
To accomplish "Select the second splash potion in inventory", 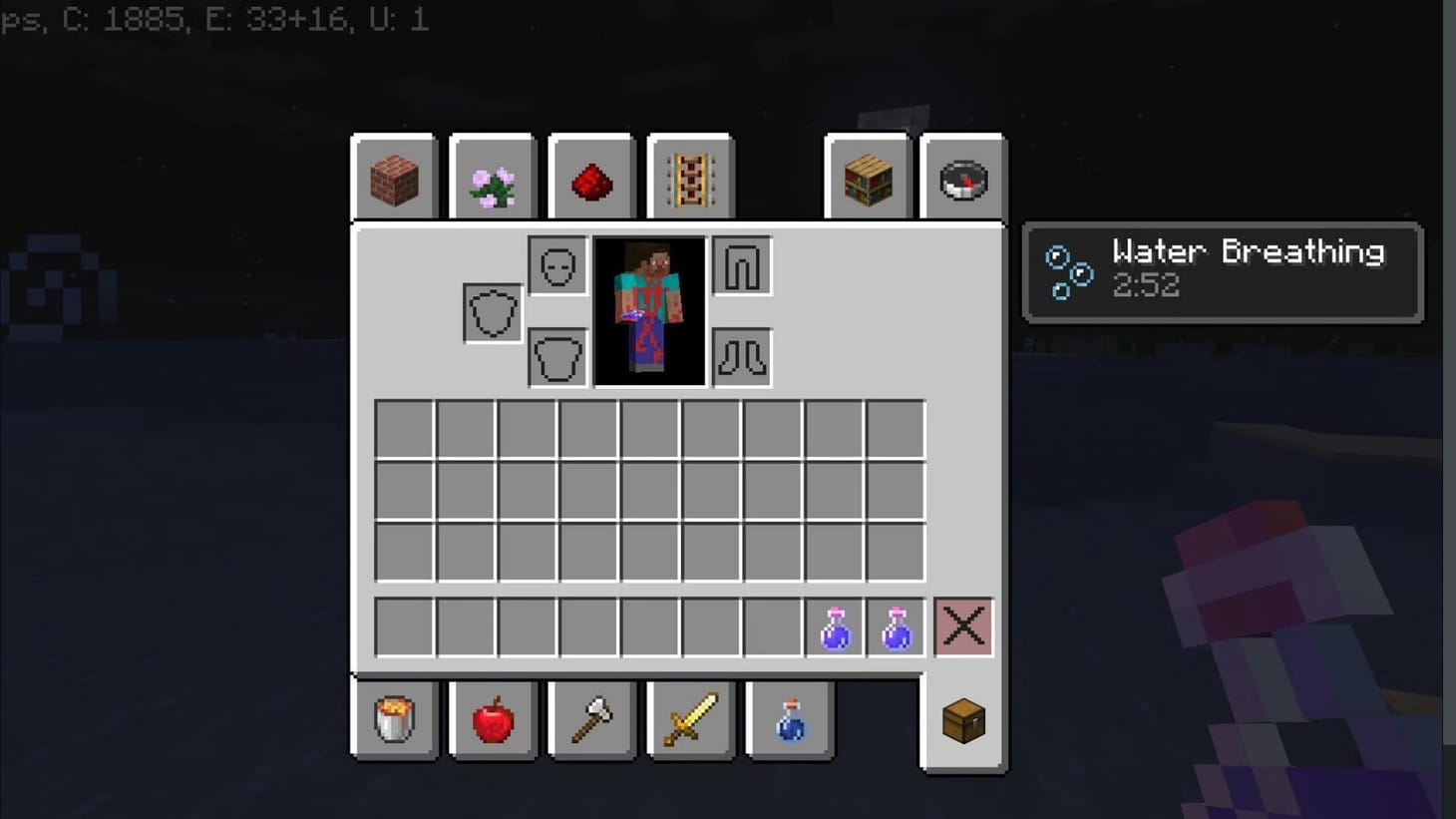I will point(895,626).
